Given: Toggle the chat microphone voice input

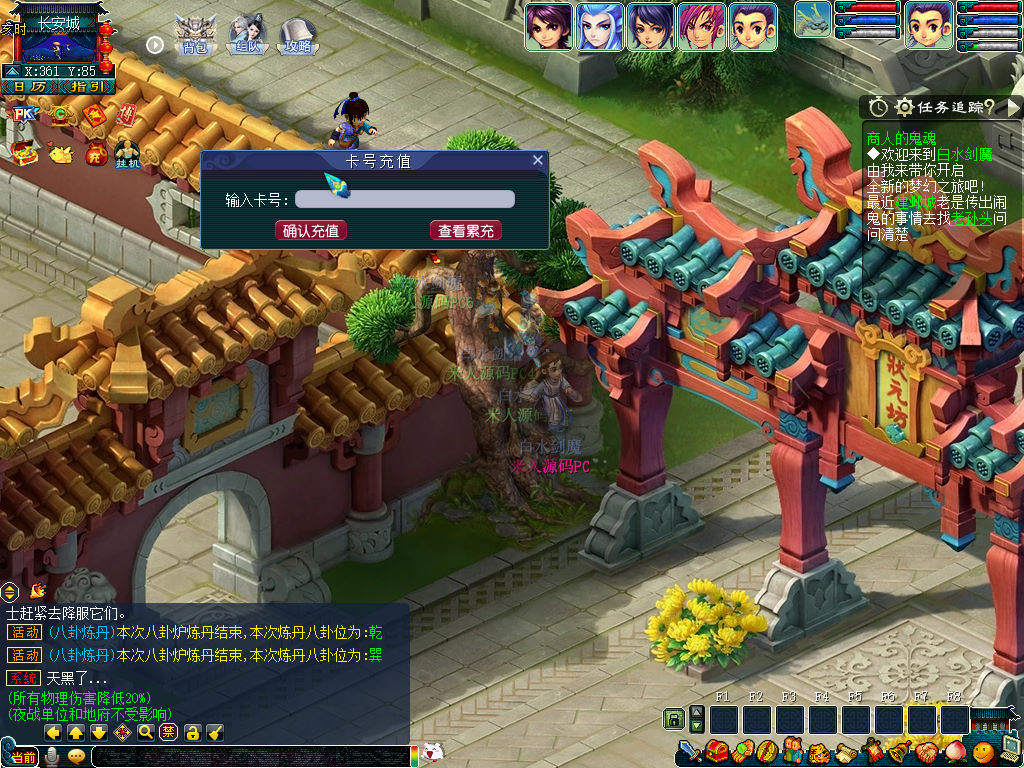Looking at the screenshot, I should click(x=51, y=757).
